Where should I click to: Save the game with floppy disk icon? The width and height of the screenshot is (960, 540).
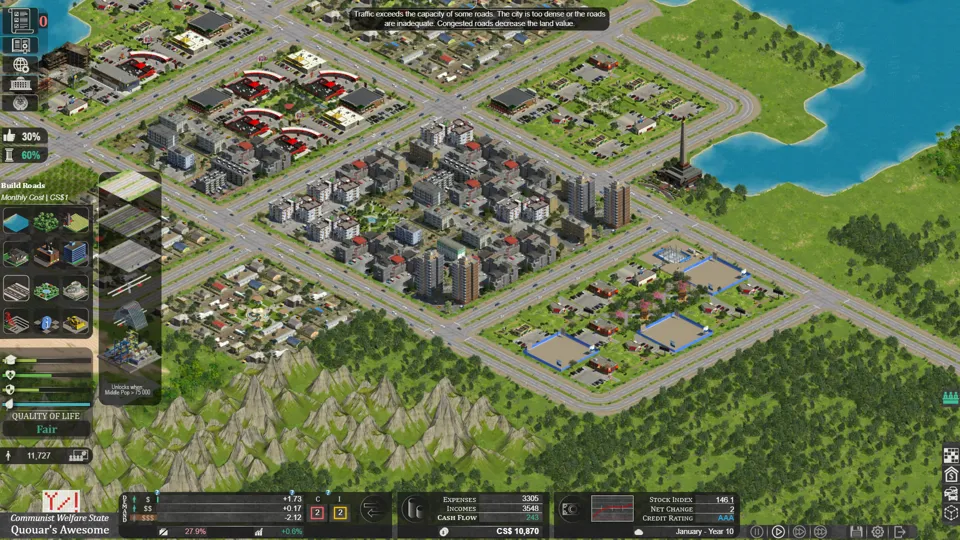(x=857, y=532)
